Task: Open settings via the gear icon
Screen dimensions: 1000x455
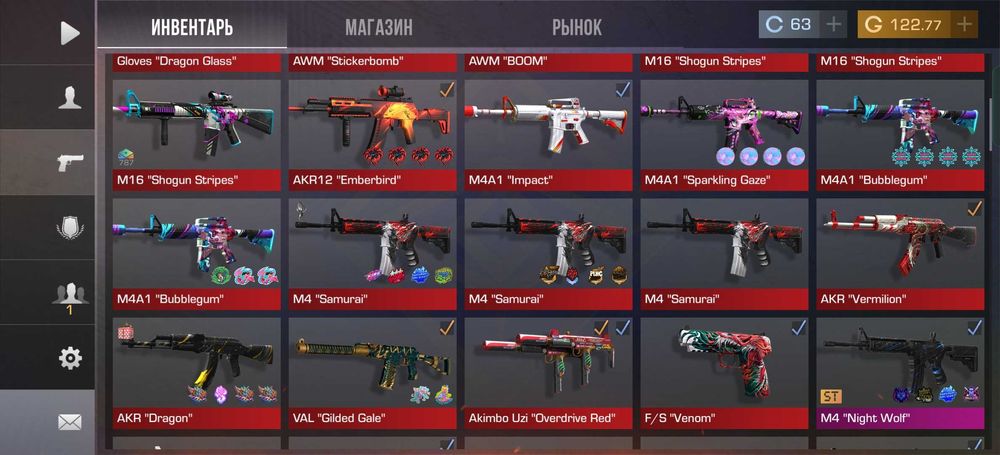Action: tap(69, 358)
